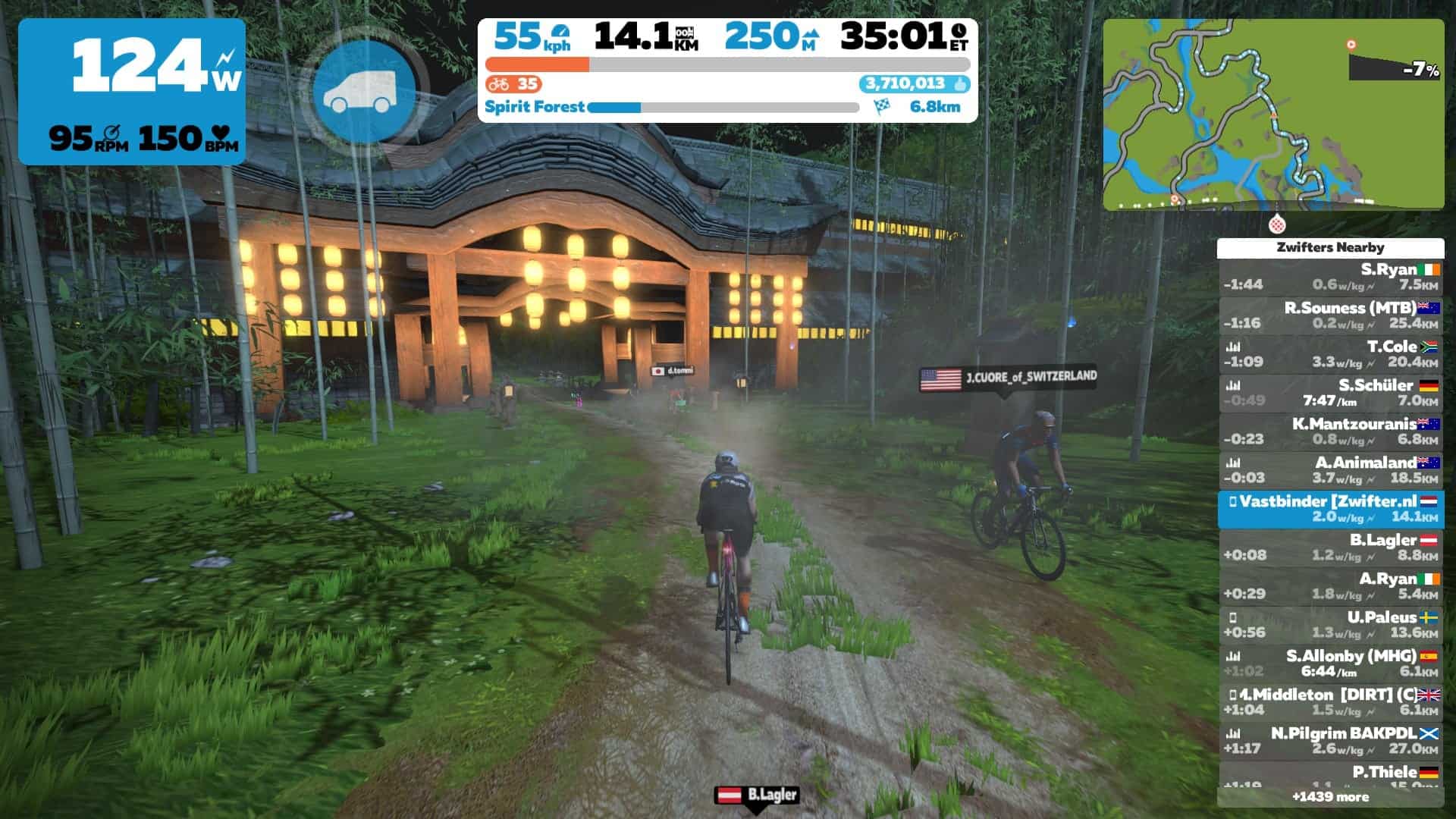Image resolution: width=1456 pixels, height=819 pixels.
Task: Click the J.CUORE_of_SWITZERLAND name tag
Action: pos(1008,378)
